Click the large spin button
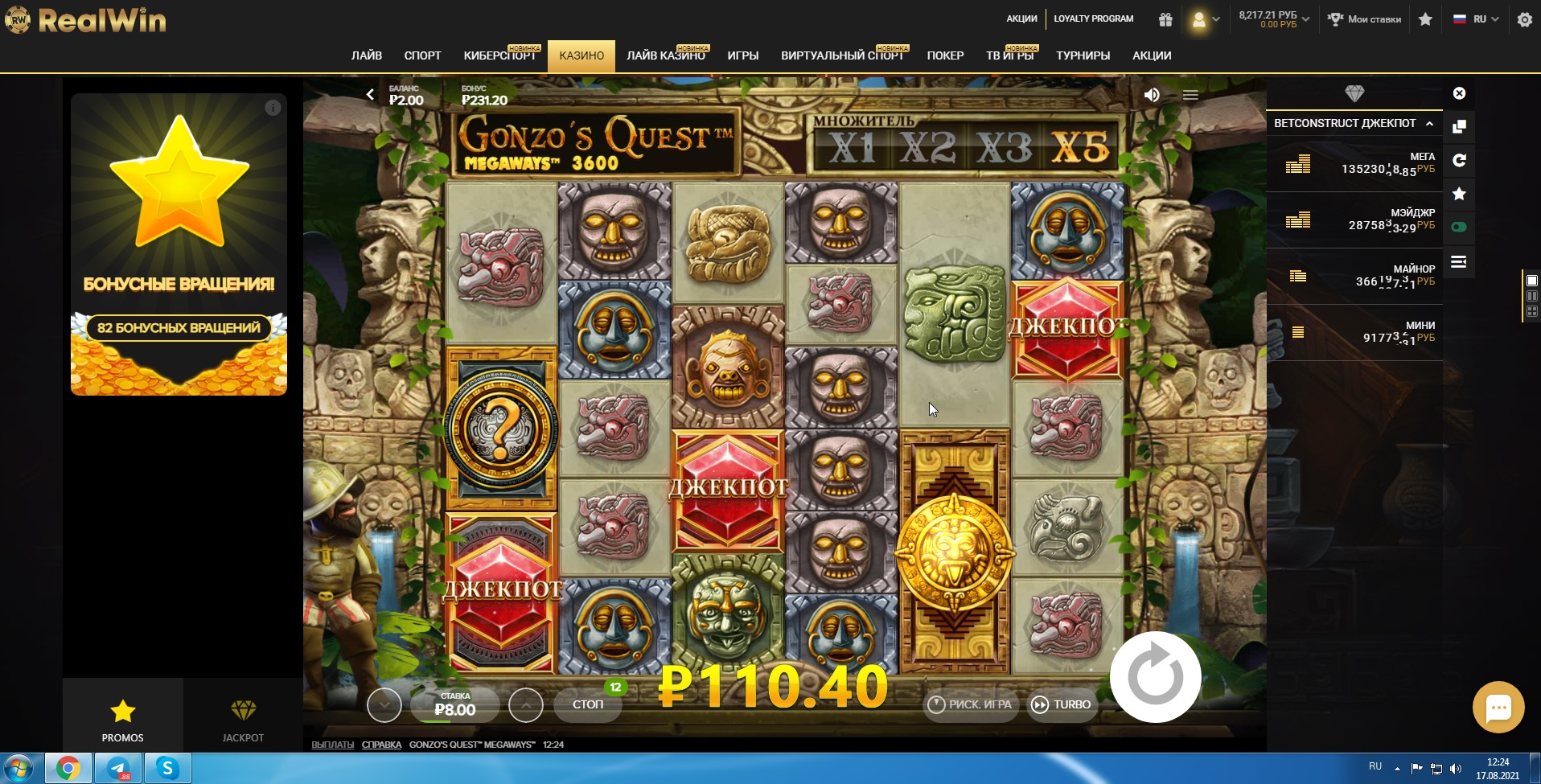1541x784 pixels. pos(1155,677)
